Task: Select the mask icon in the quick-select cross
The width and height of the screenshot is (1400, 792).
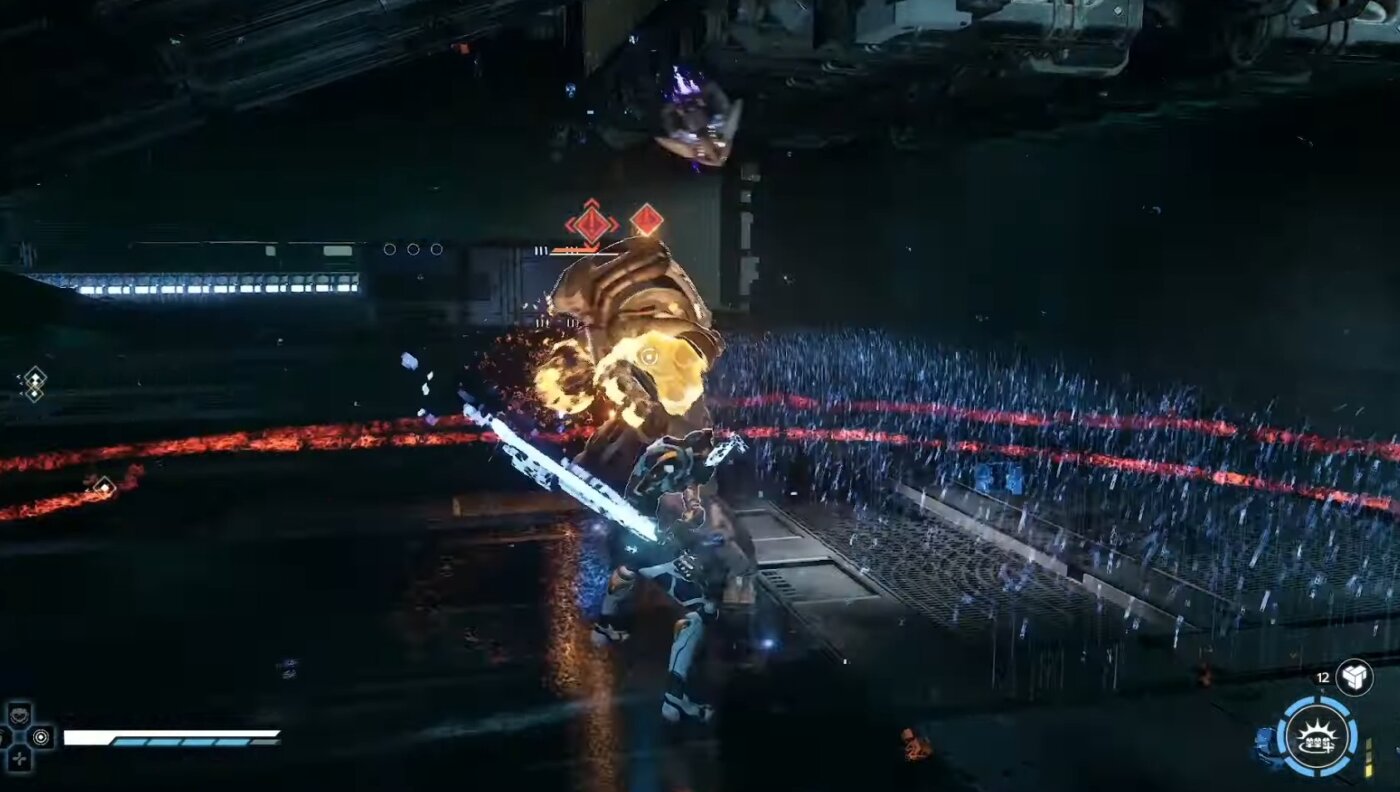Action: pos(19,716)
